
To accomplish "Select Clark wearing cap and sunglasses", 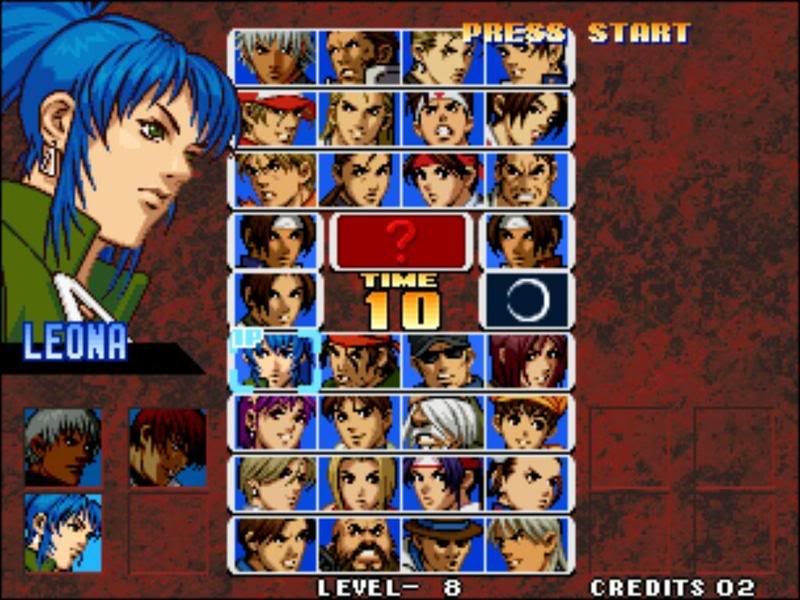I will pos(443,362).
